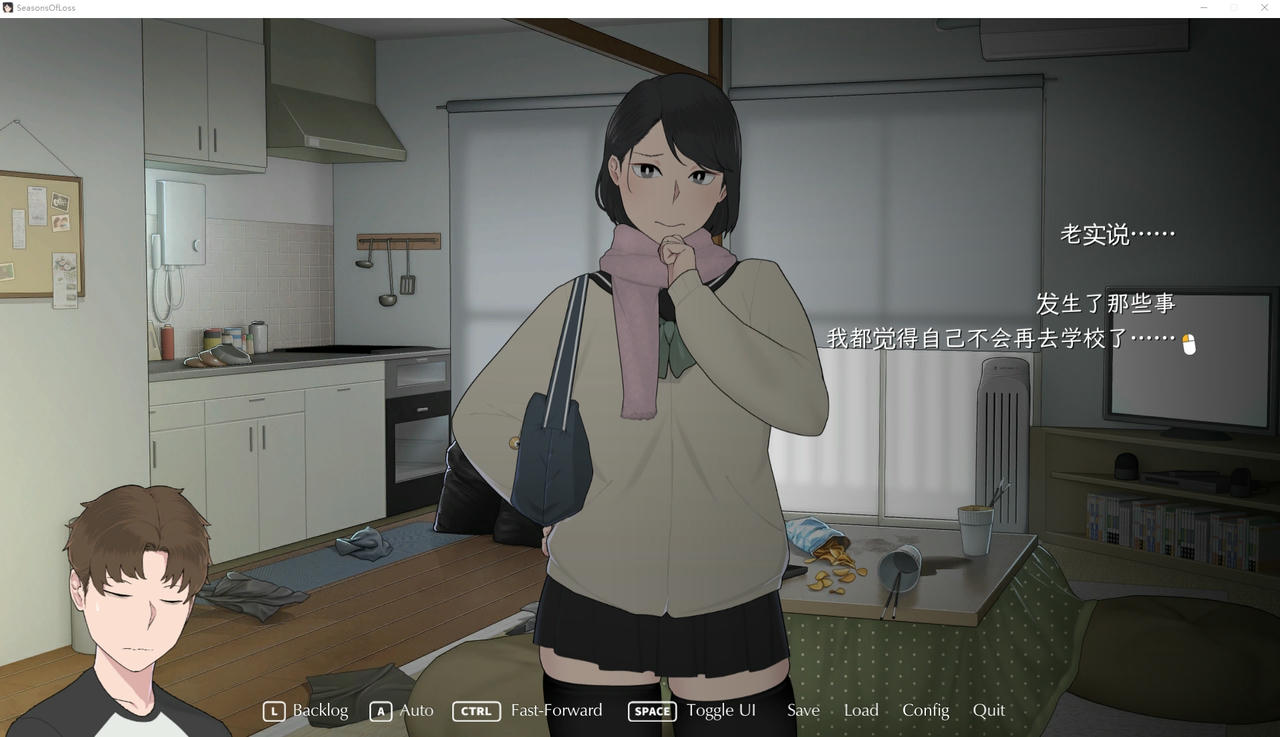The image size is (1280, 737).
Task: Click the A key badge beside Auto
Action: pyautogui.click(x=380, y=711)
